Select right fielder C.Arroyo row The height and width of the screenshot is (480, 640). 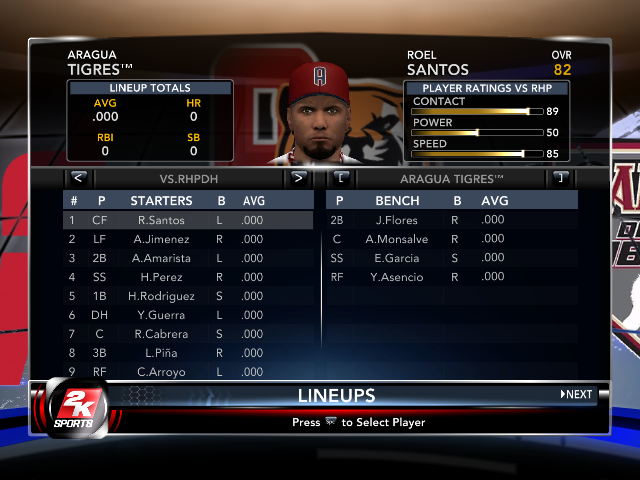pyautogui.click(x=159, y=372)
